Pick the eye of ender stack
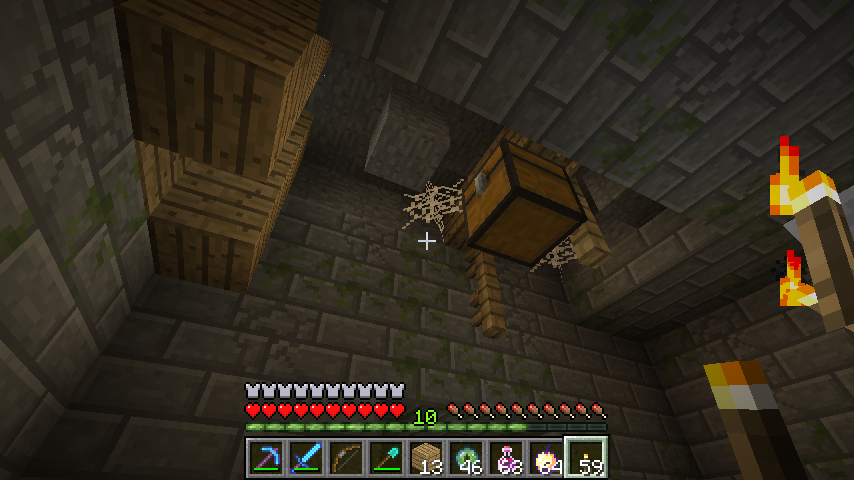854x480 pixels. [466, 458]
